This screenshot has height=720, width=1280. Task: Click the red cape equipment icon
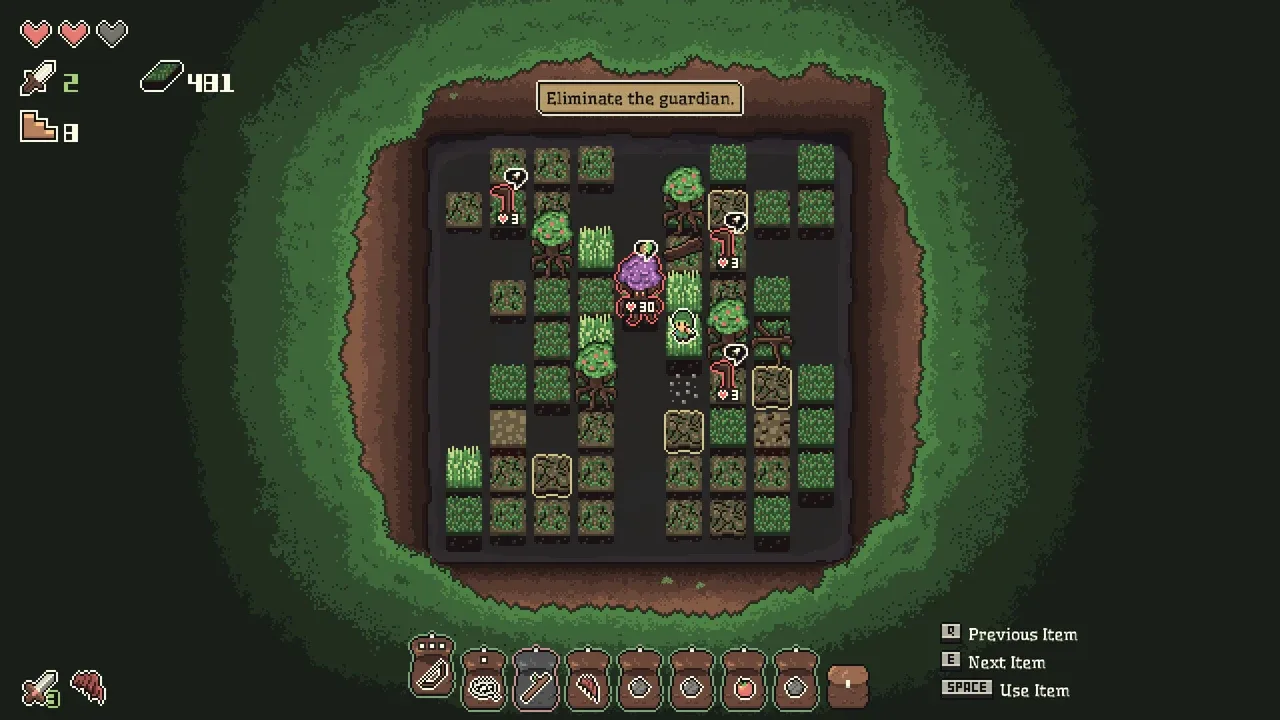[x=89, y=688]
